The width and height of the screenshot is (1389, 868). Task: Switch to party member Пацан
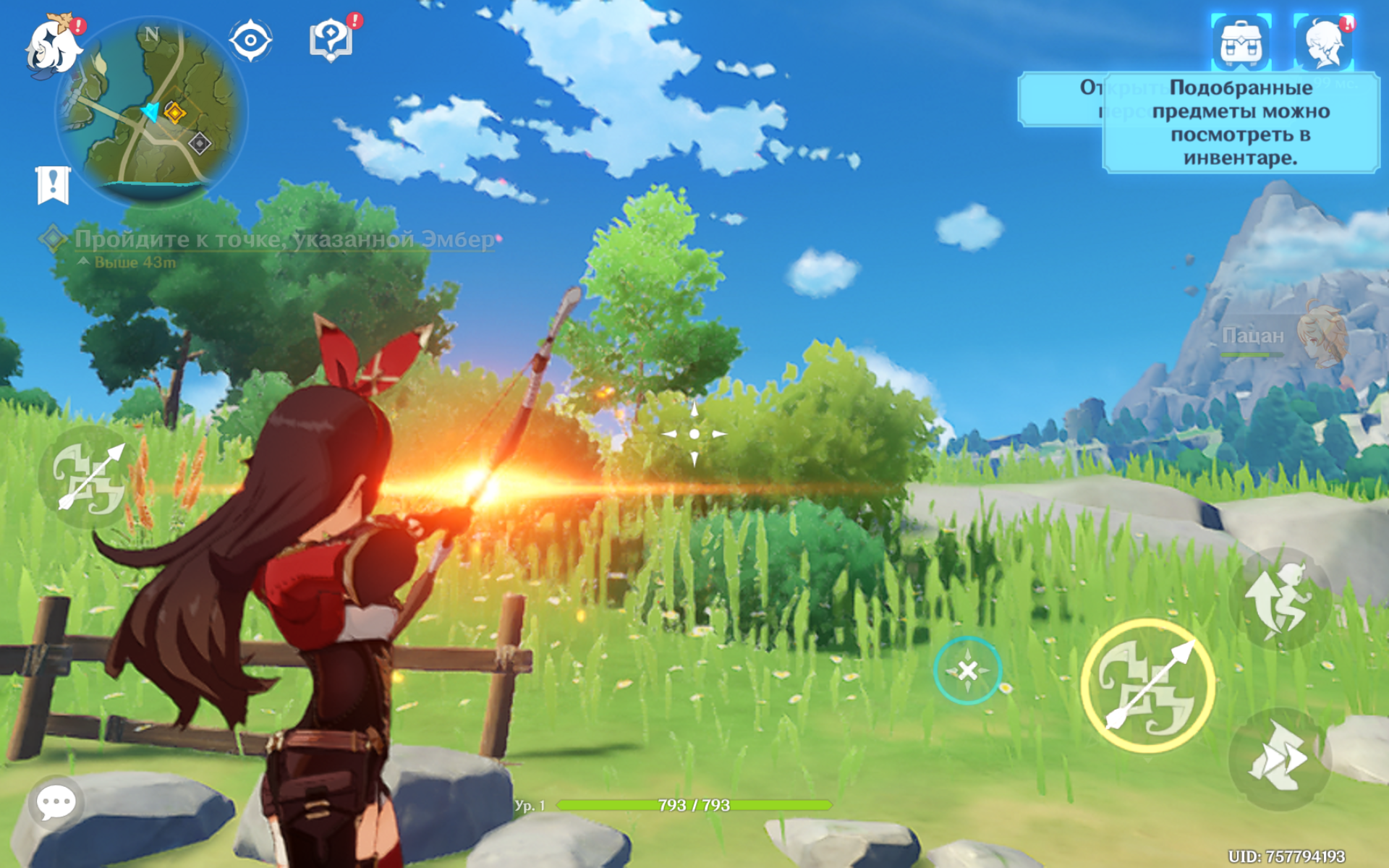(1284, 337)
